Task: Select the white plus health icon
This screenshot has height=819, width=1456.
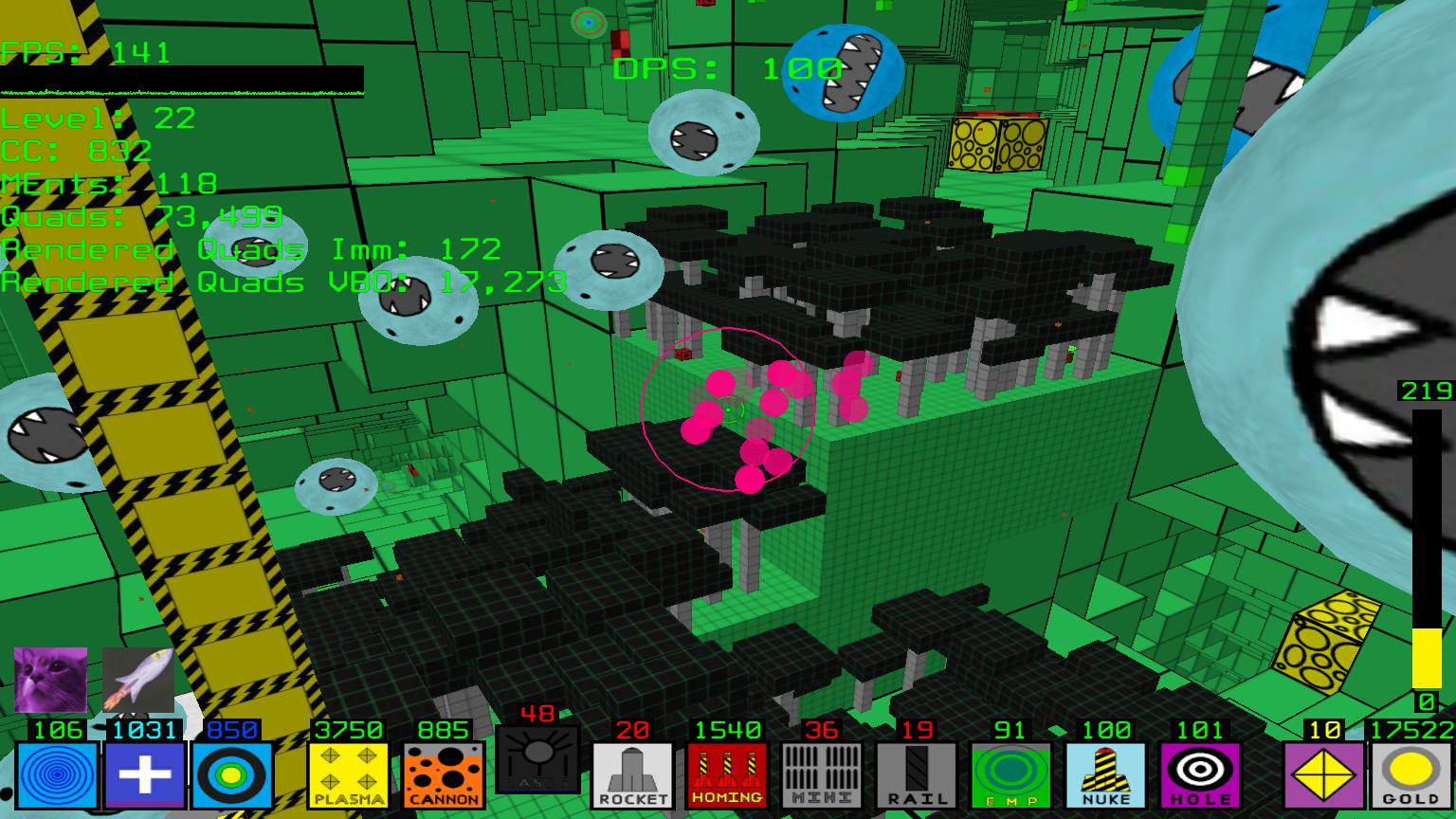Action: (x=144, y=774)
